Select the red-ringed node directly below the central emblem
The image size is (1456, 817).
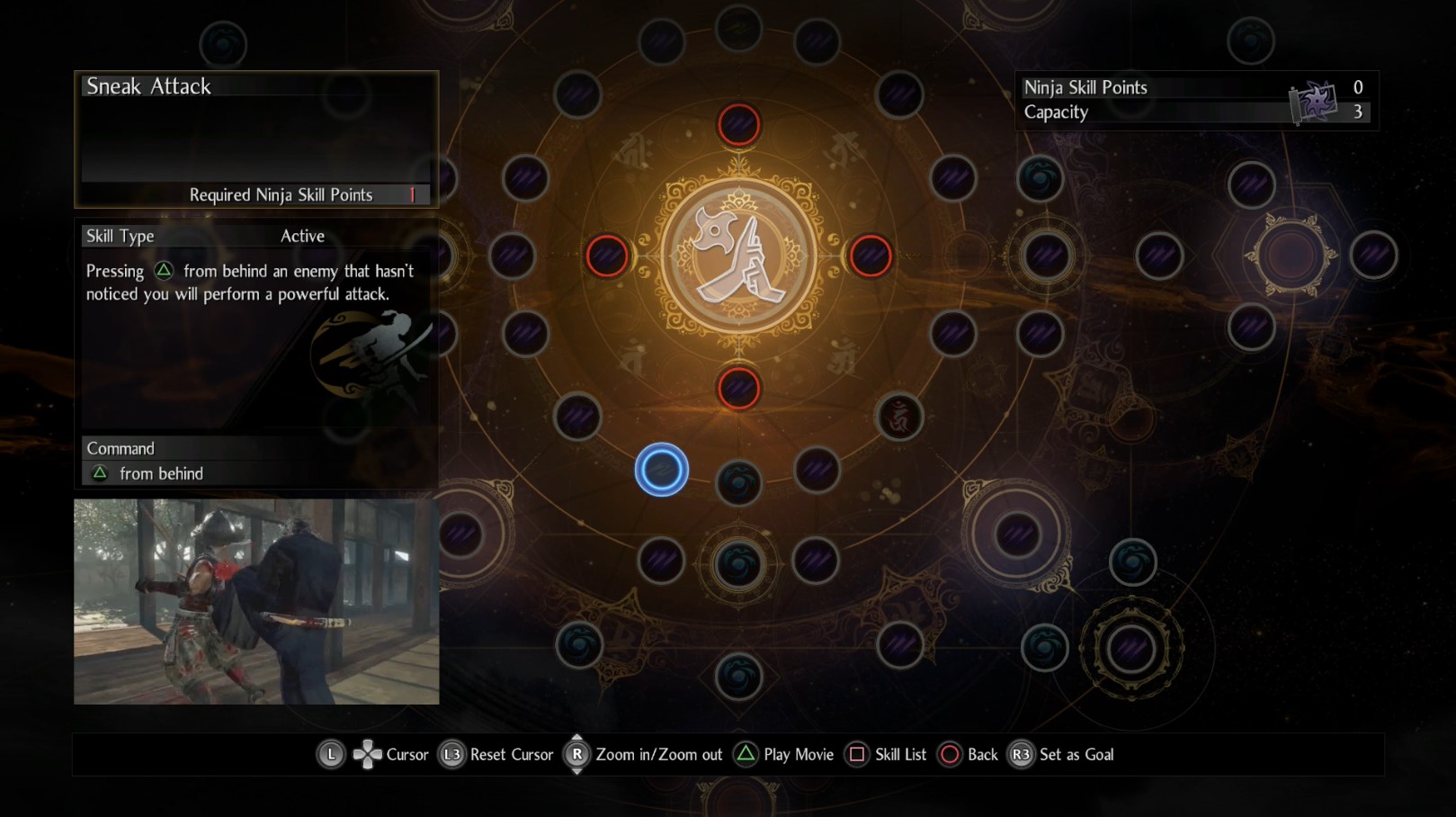(738, 389)
